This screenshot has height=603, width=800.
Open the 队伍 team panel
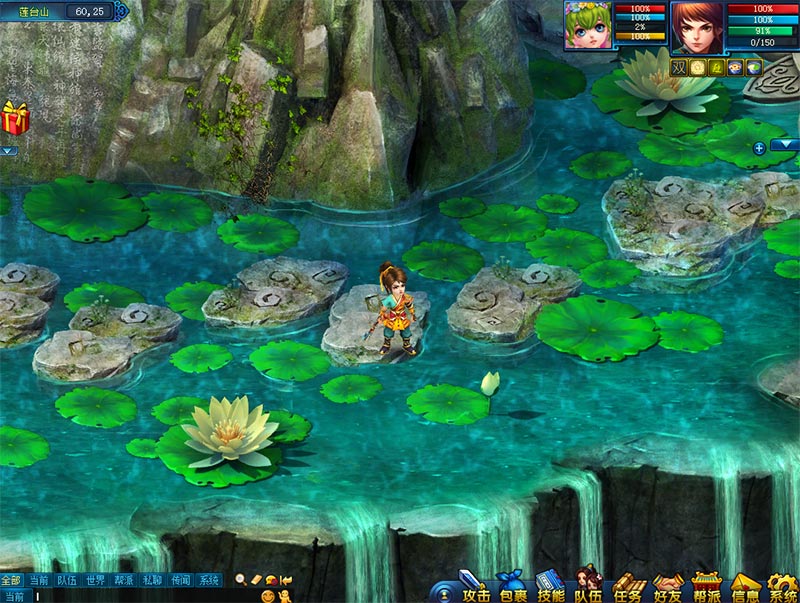coord(588,586)
